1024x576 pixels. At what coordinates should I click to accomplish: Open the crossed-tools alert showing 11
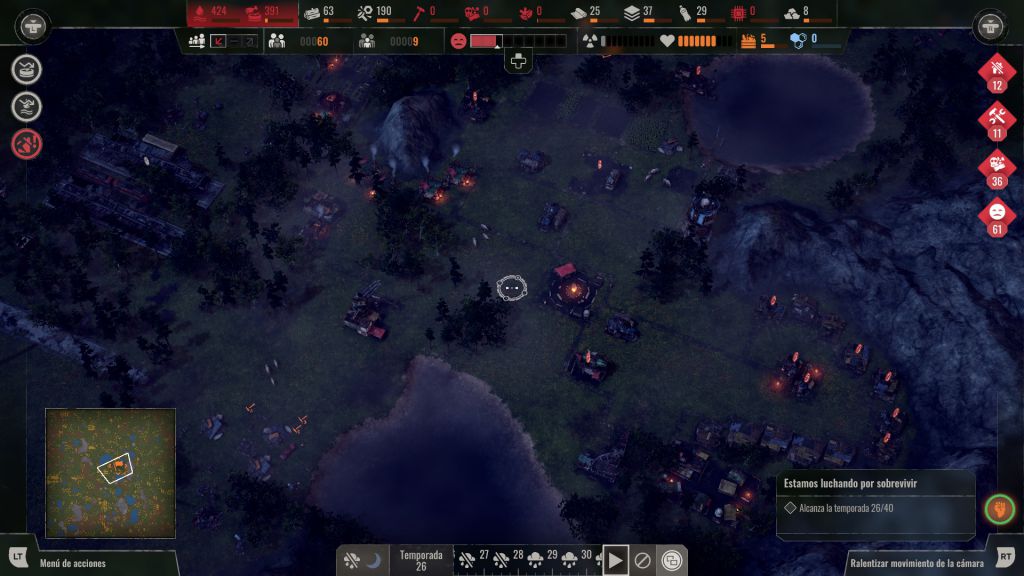(996, 121)
